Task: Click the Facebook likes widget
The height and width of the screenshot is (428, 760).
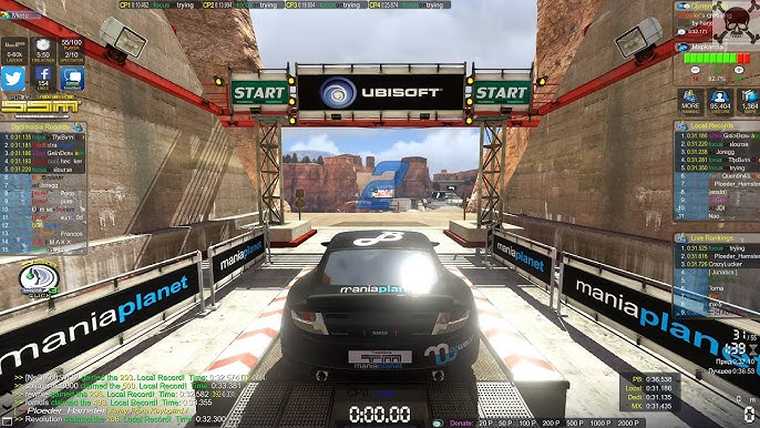Action: pyautogui.click(x=43, y=79)
